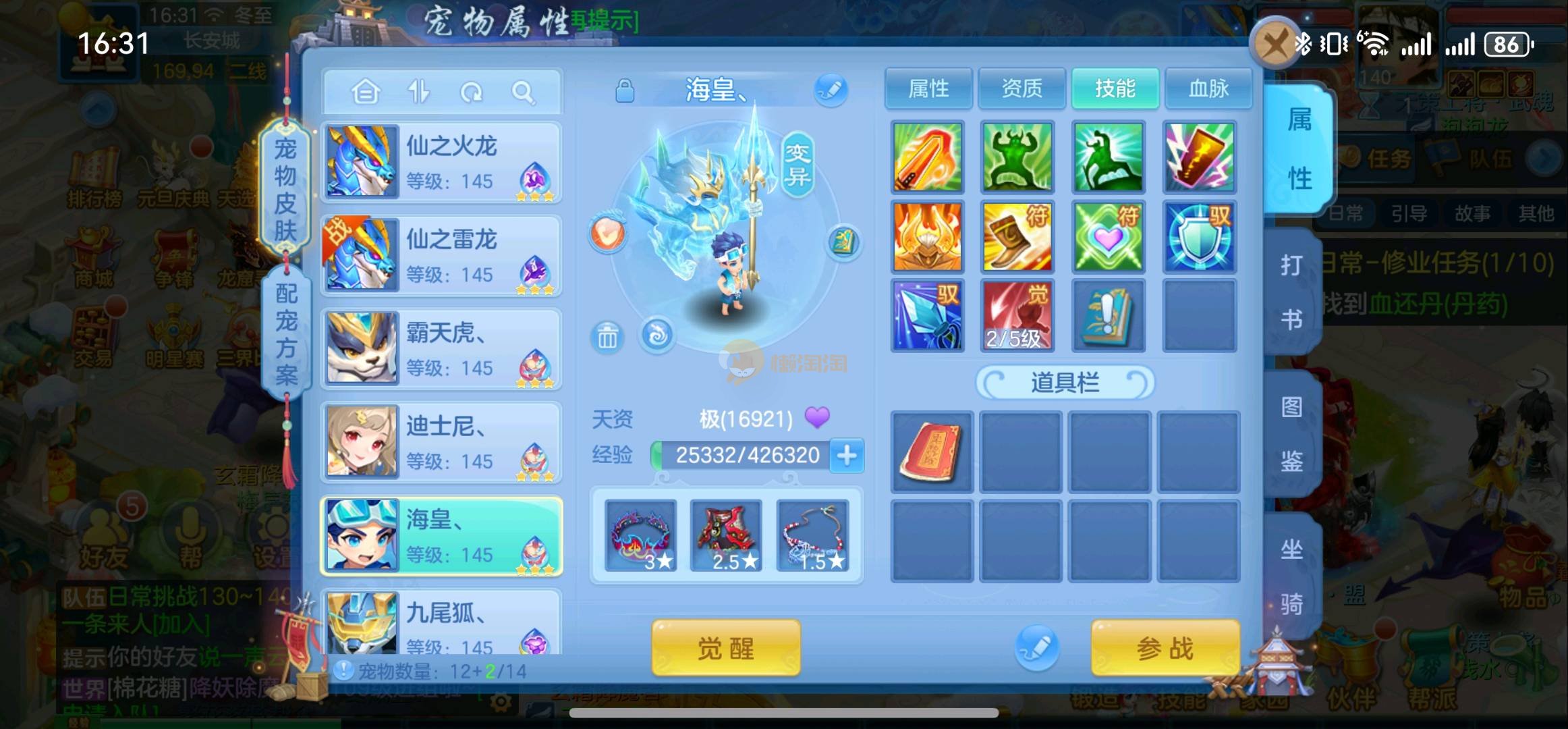The image size is (1568, 729).
Task: Click the 道具栏 header button
Action: [1065, 383]
